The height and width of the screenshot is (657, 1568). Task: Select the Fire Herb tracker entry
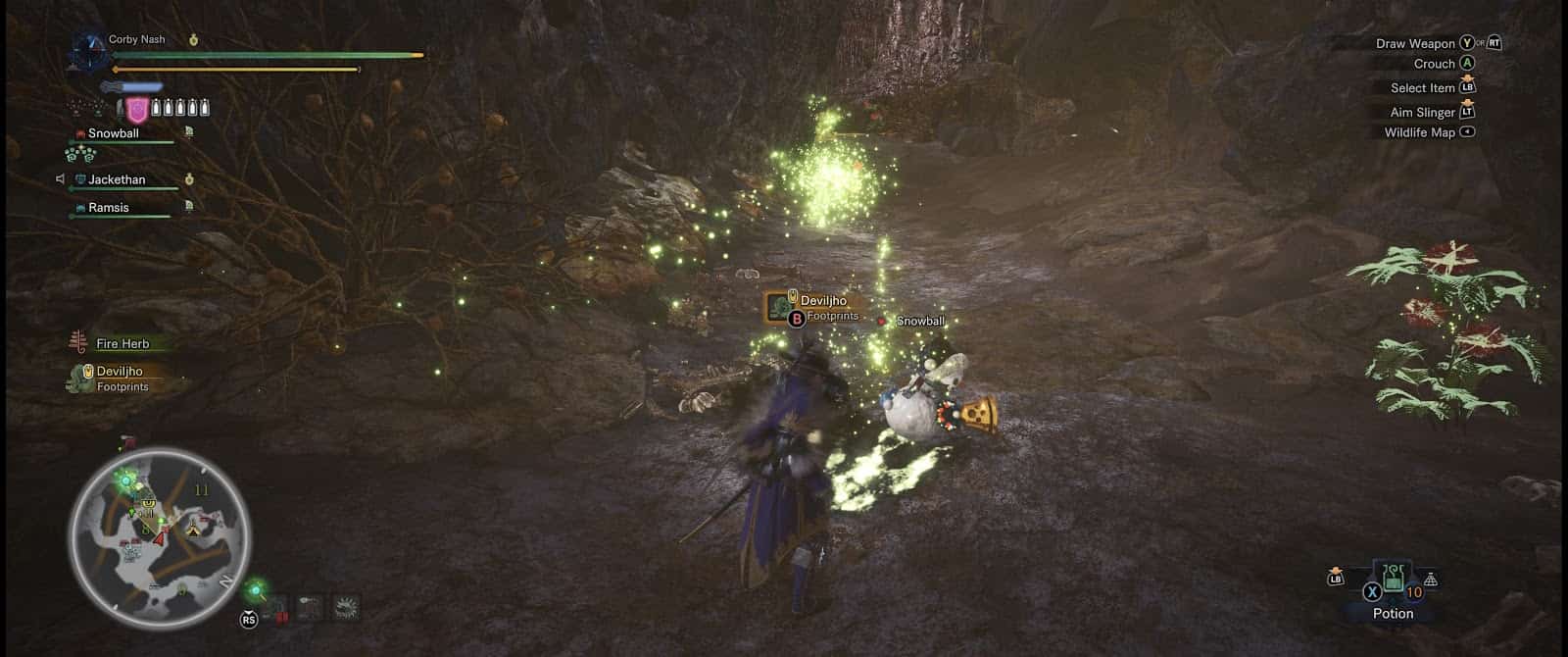[122, 343]
